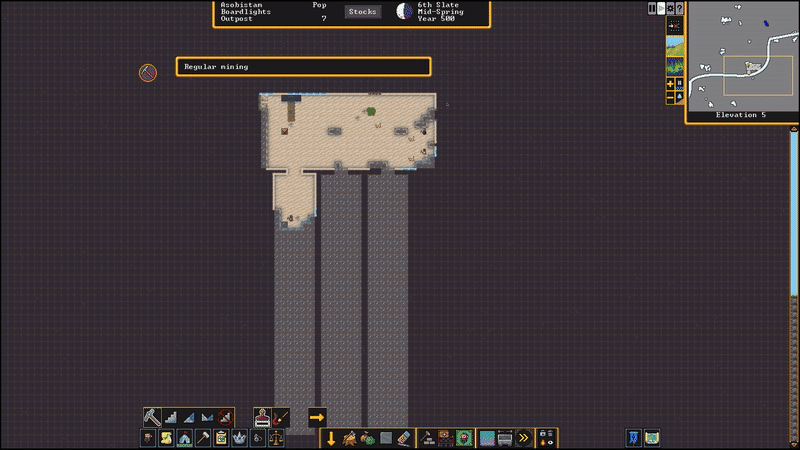Select the eraser tool

point(403,438)
